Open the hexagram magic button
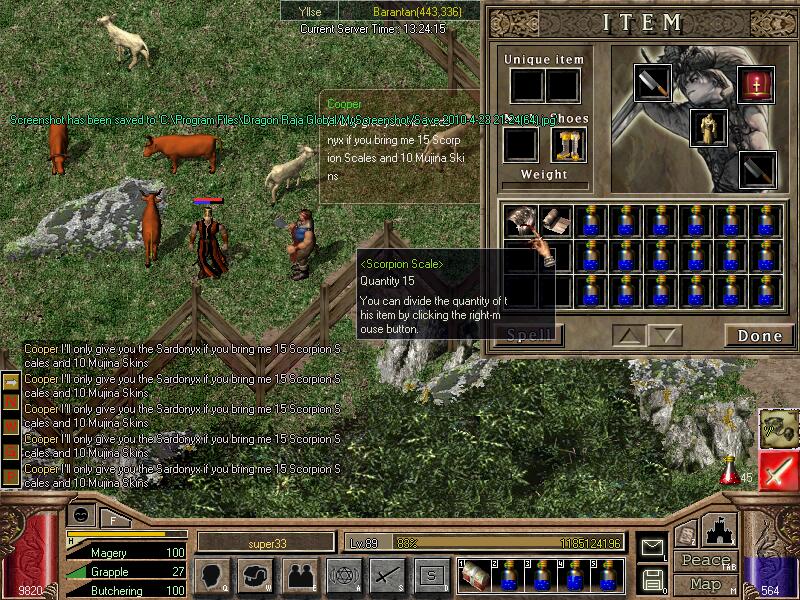The image size is (800, 600). [343, 575]
